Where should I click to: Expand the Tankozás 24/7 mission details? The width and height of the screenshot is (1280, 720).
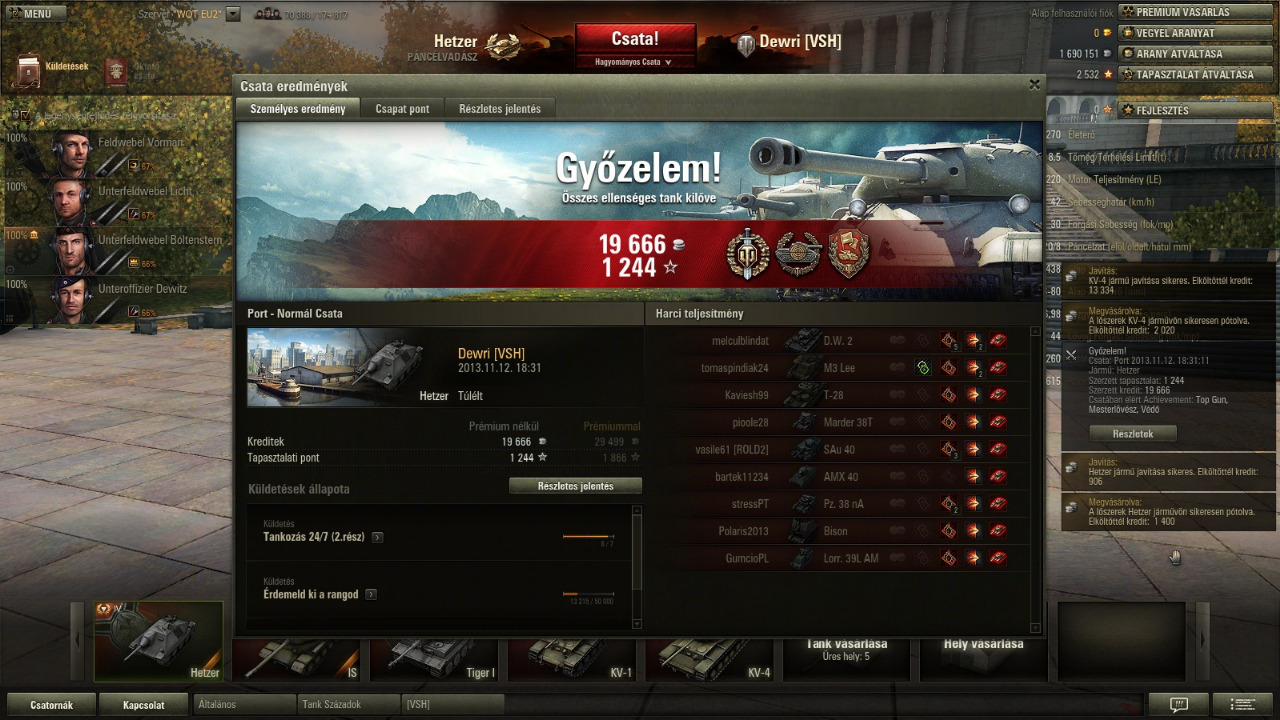coord(377,537)
